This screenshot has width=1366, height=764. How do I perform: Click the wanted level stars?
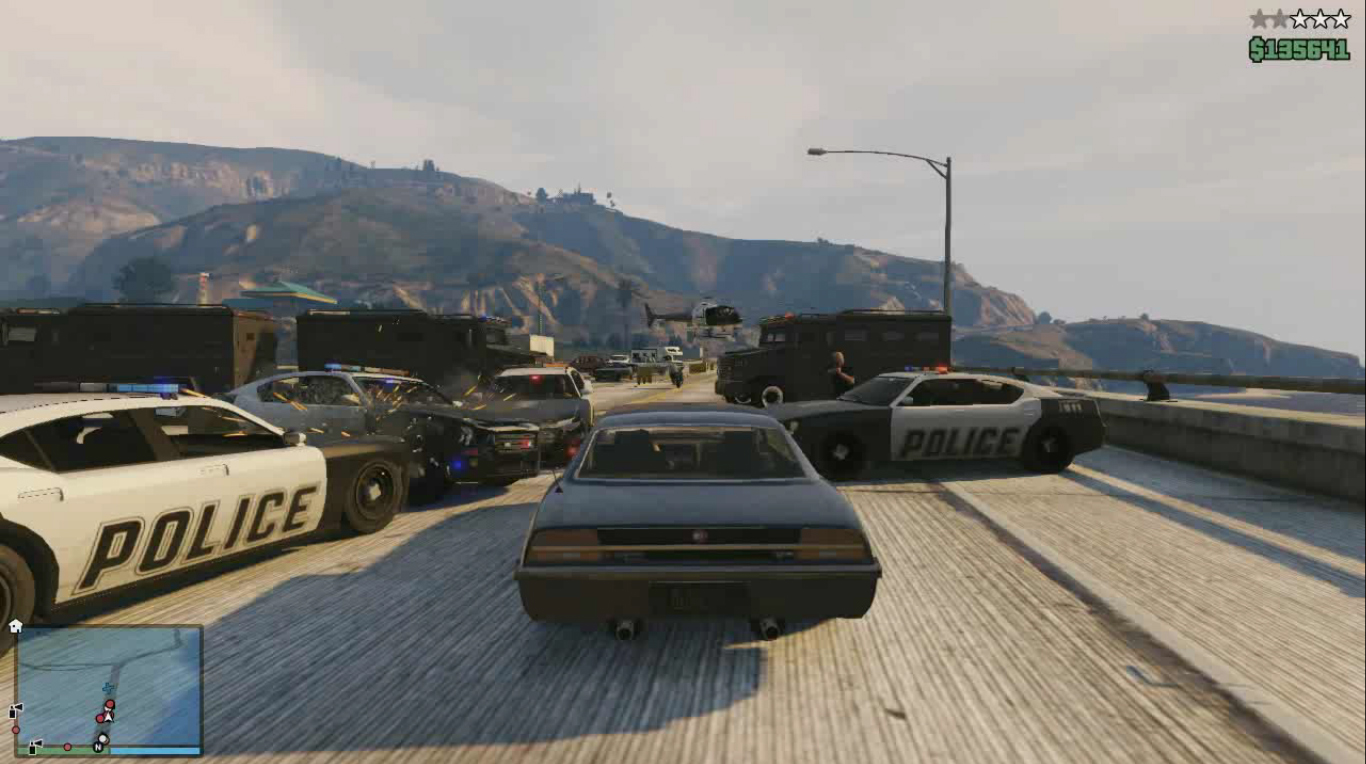[1299, 19]
